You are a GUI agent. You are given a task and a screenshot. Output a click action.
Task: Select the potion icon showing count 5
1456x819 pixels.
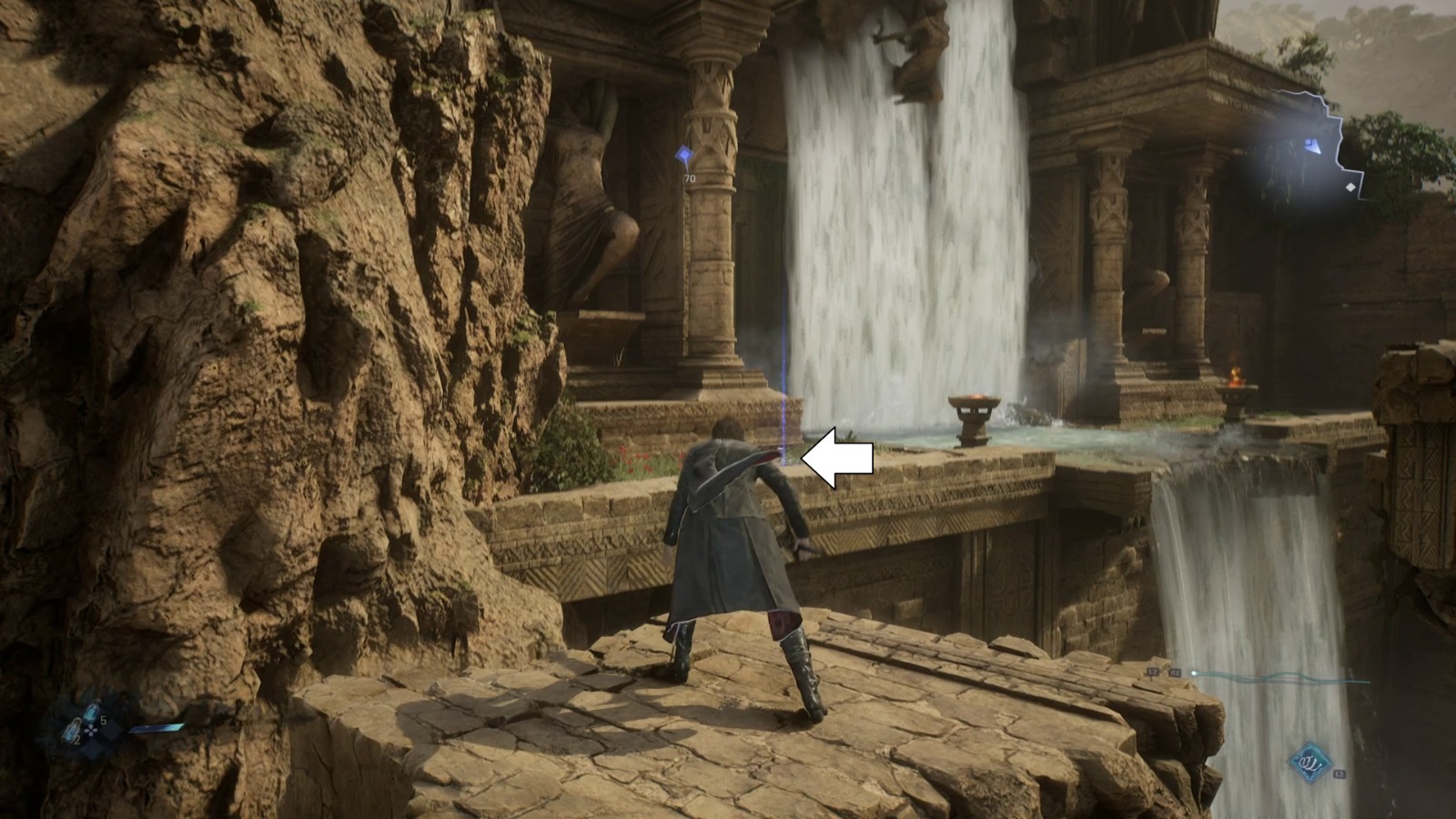pyautogui.click(x=91, y=711)
